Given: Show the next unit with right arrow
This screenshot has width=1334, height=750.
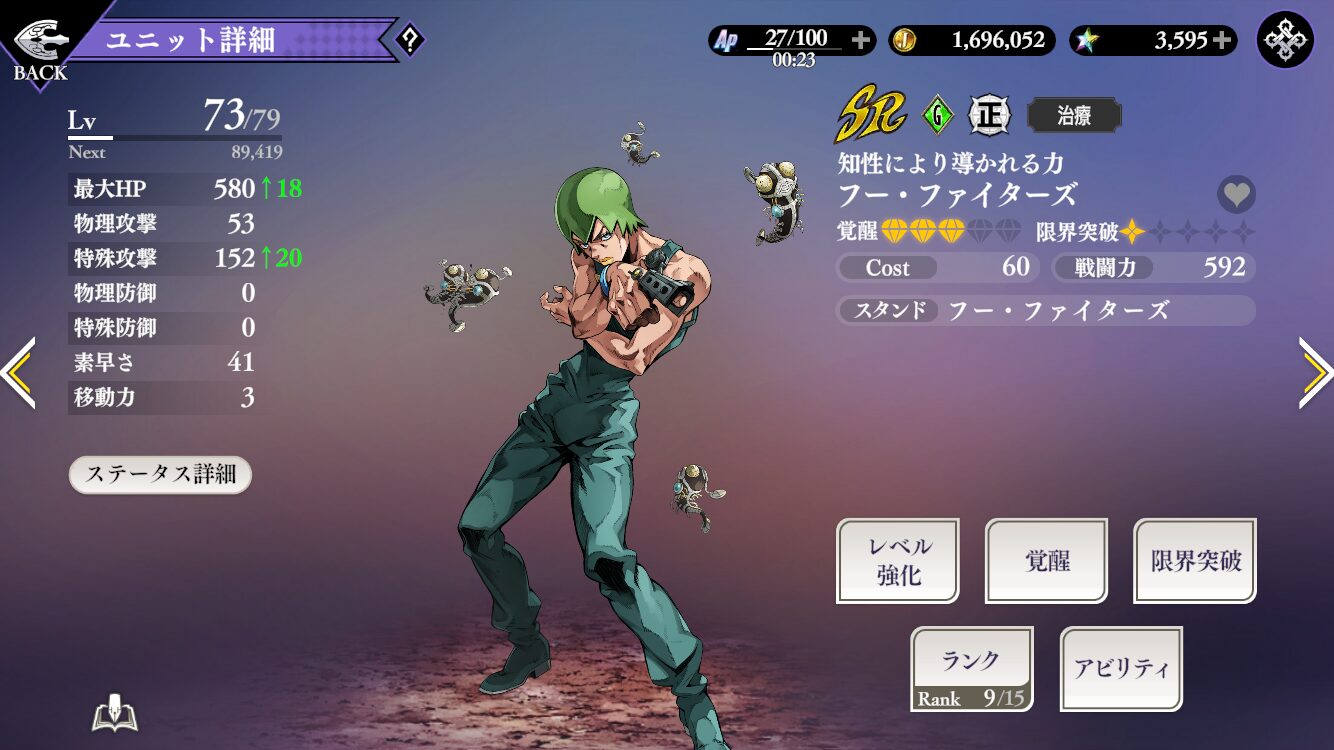Looking at the screenshot, I should [x=1316, y=373].
